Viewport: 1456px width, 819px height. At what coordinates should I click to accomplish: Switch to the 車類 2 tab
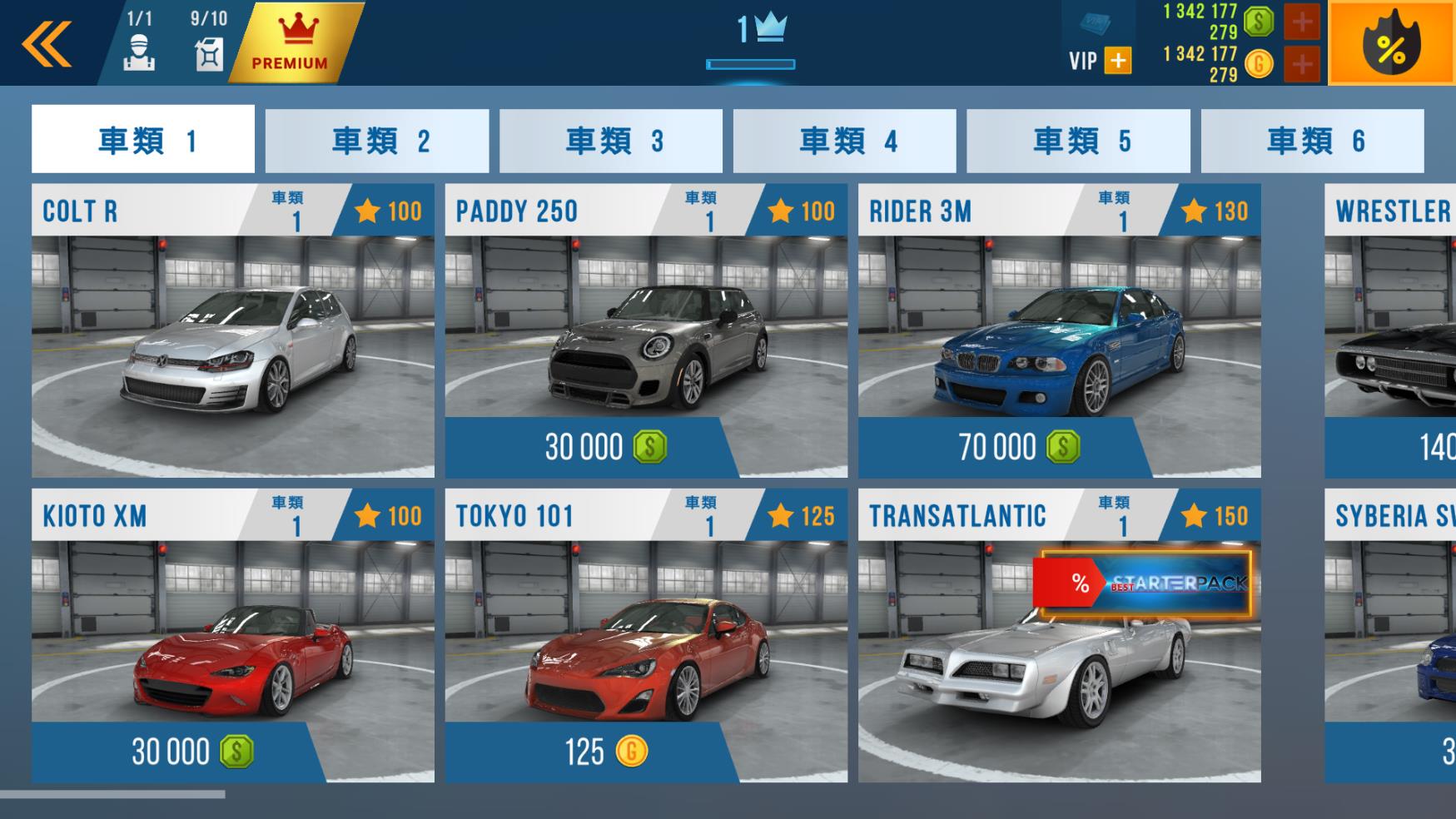pos(377,139)
